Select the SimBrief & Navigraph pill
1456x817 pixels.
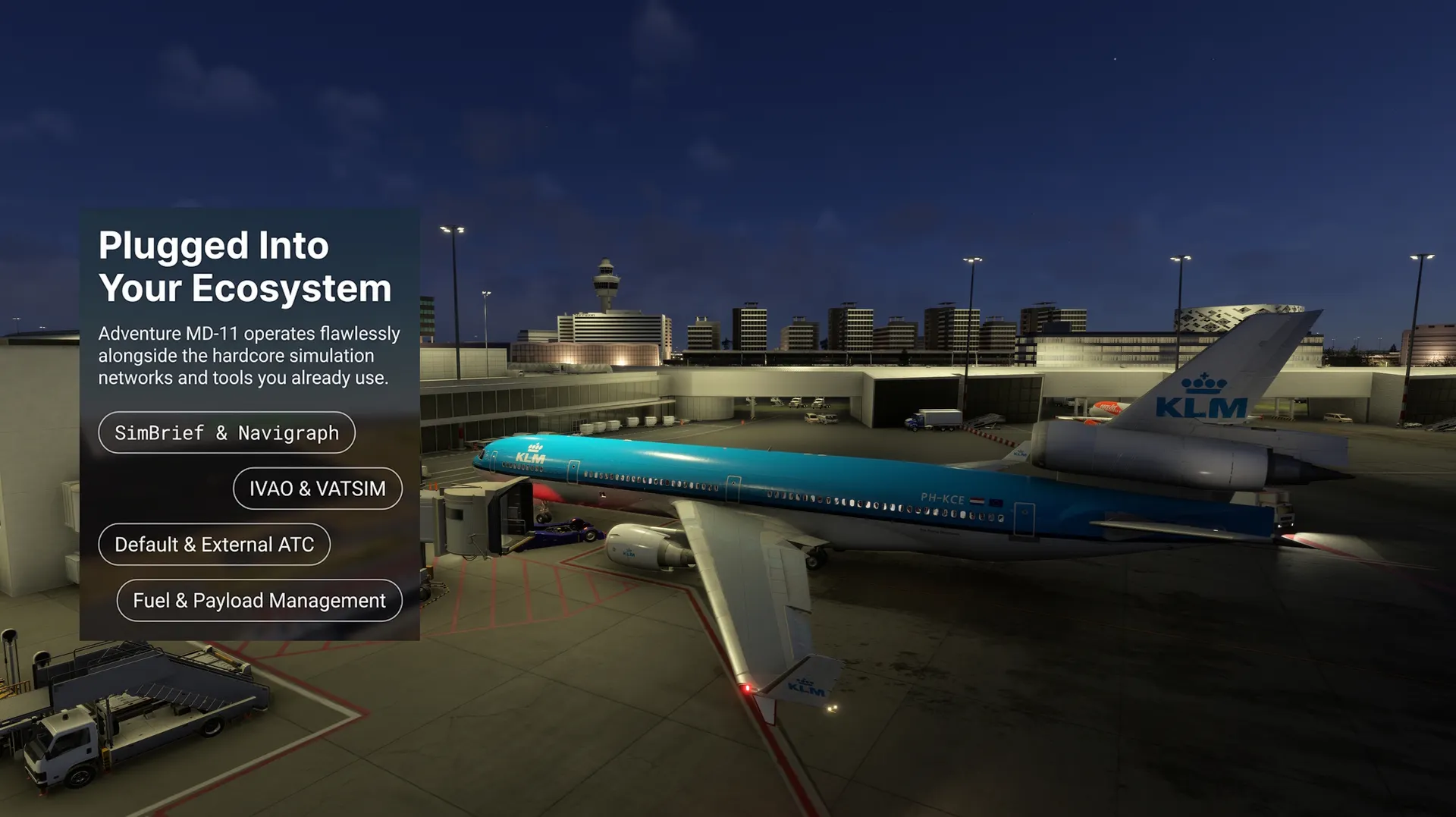pos(227,432)
